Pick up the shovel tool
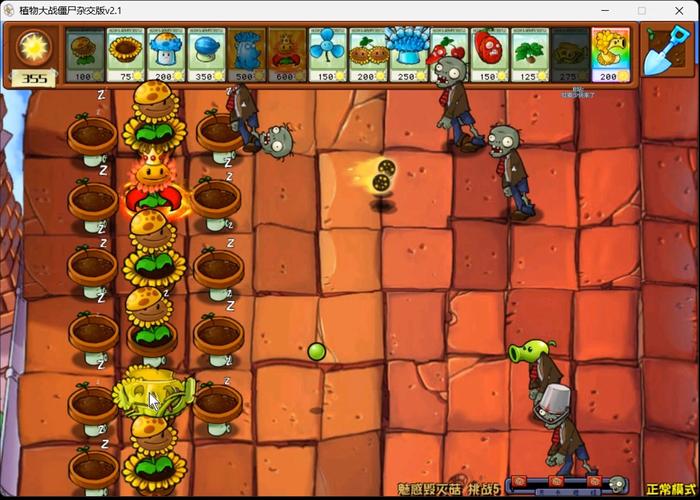The height and width of the screenshot is (500, 700). tap(664, 50)
